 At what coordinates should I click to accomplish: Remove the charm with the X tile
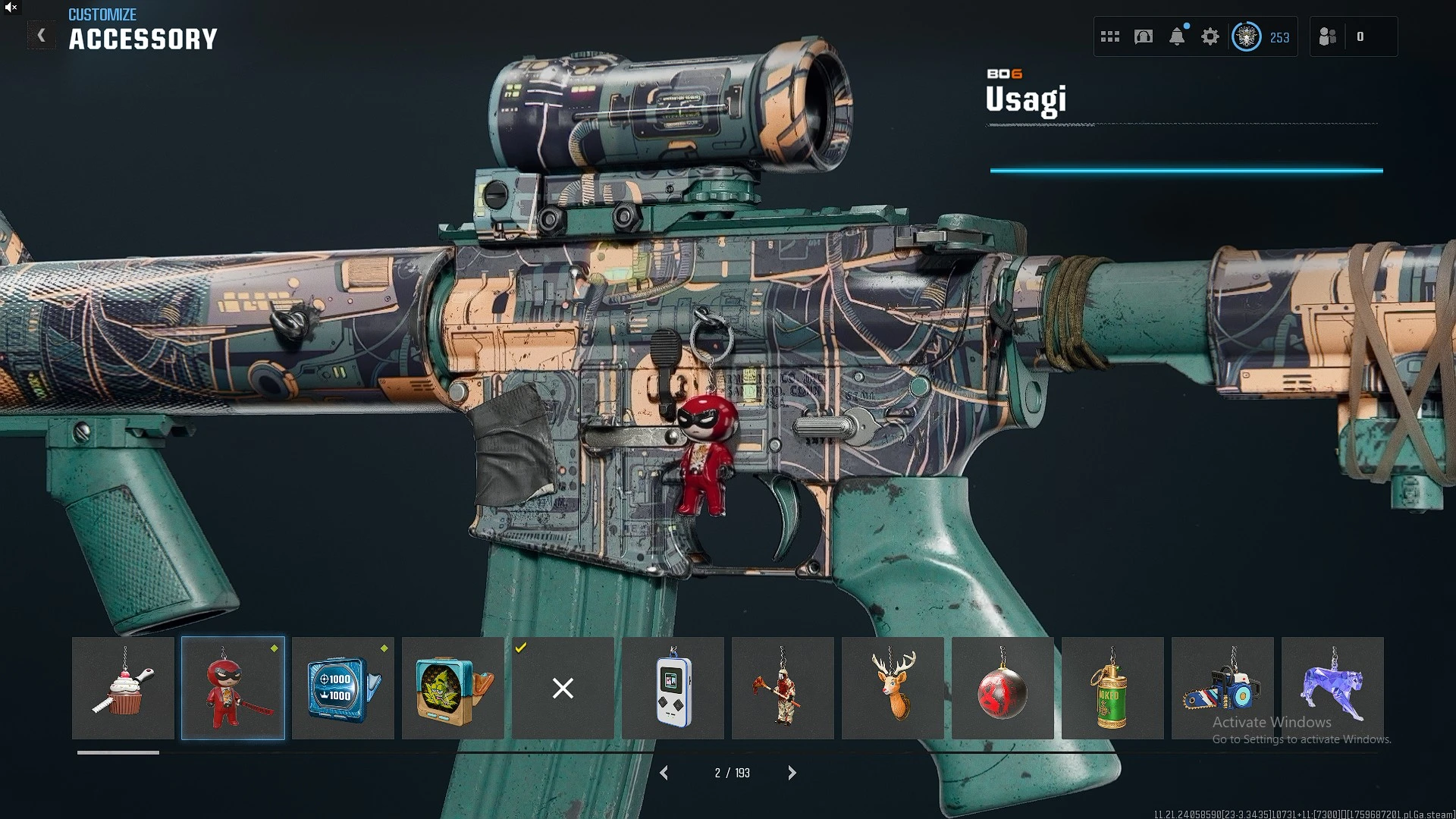pyautogui.click(x=563, y=688)
